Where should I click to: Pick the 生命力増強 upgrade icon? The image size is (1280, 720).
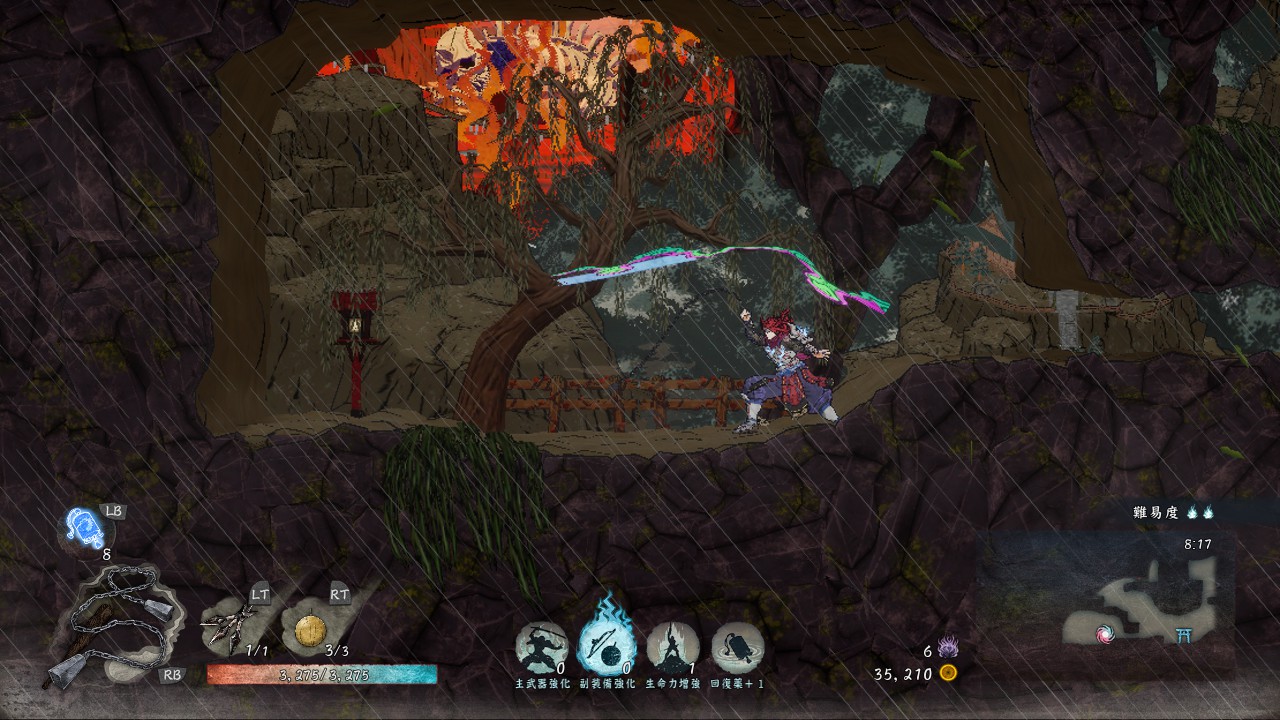(x=673, y=647)
